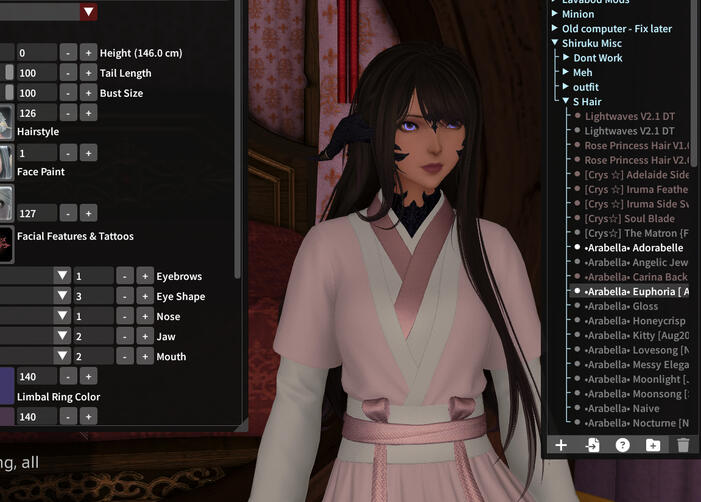Increase the Eye Shape value
Viewport: 701px width, 502px height.
(145, 296)
